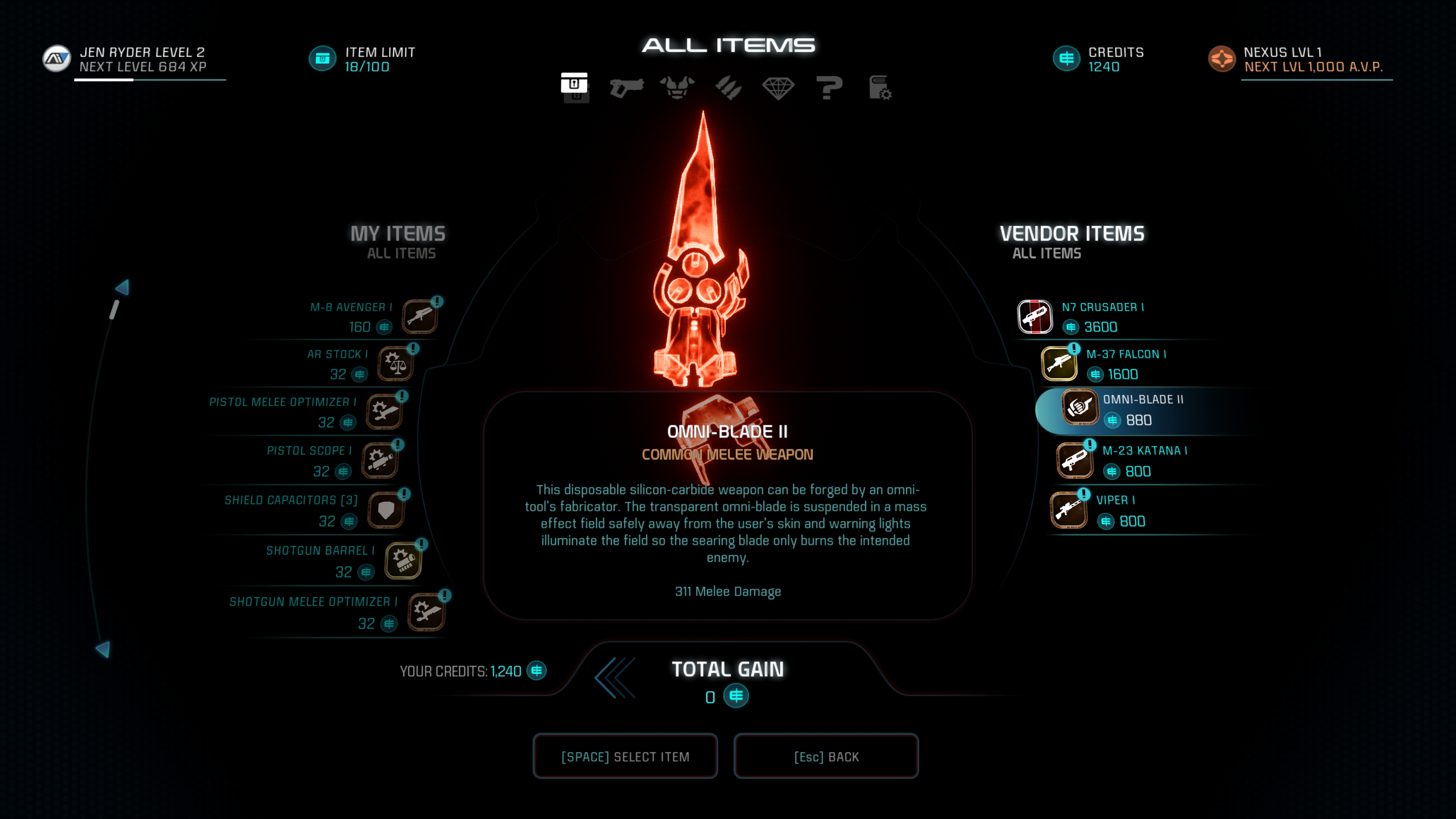Screen dimensions: 1456x819
Task: Open the Armor category tab
Action: coord(677,88)
